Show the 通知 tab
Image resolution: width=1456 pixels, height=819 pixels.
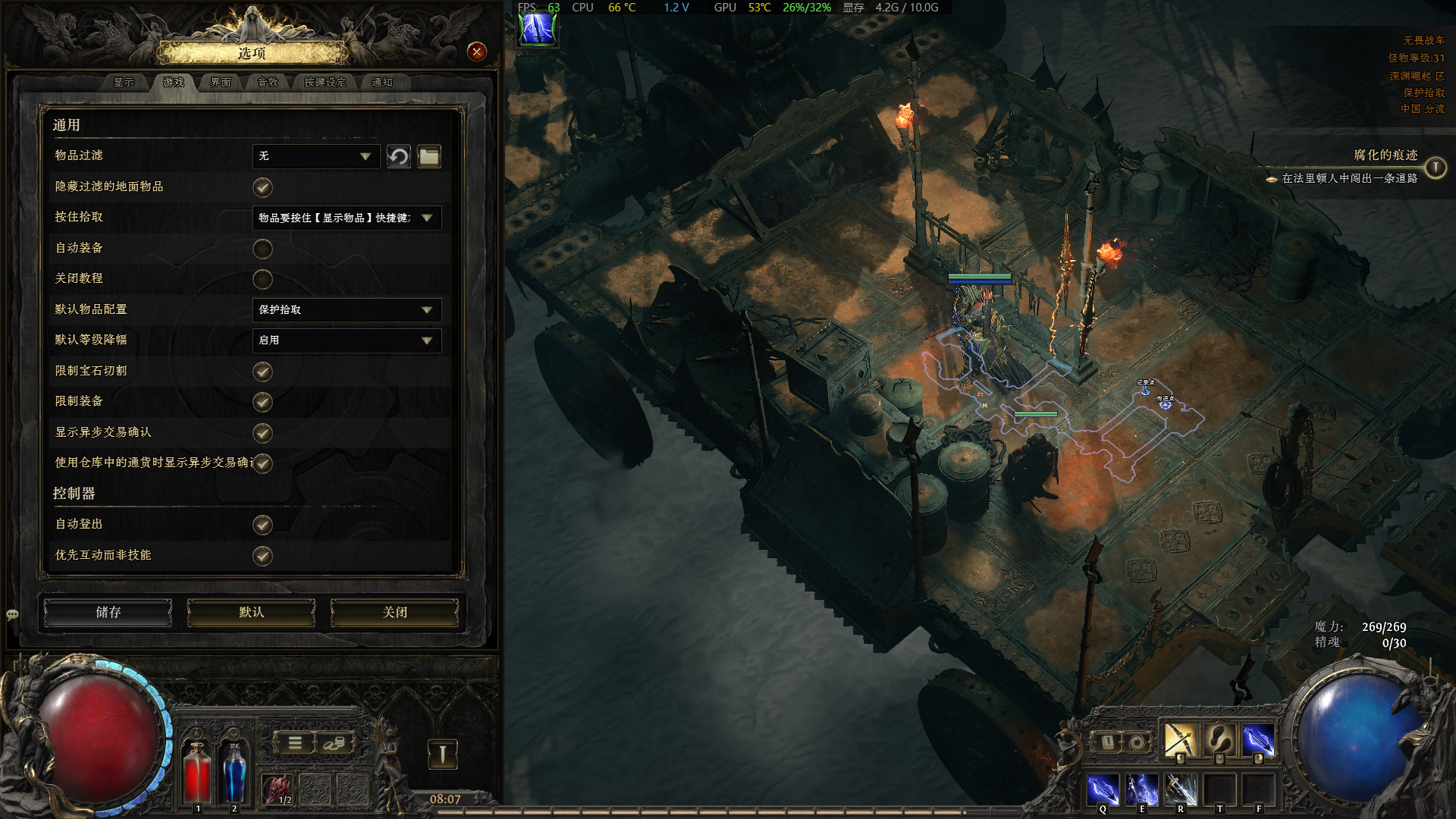click(381, 82)
